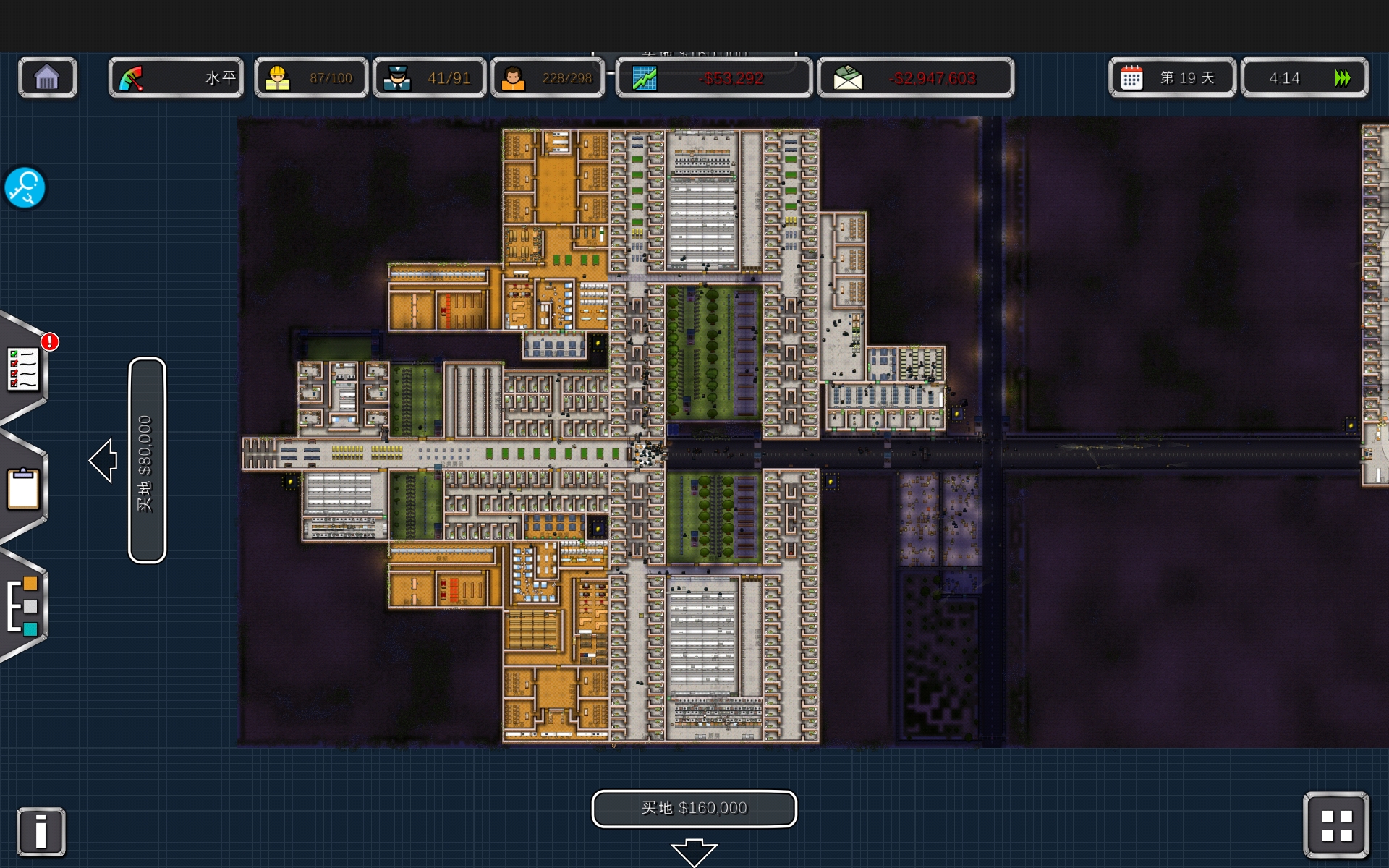Screen dimensions: 1389x868
Task: Buy land to the left for $80,000
Action: (x=147, y=460)
